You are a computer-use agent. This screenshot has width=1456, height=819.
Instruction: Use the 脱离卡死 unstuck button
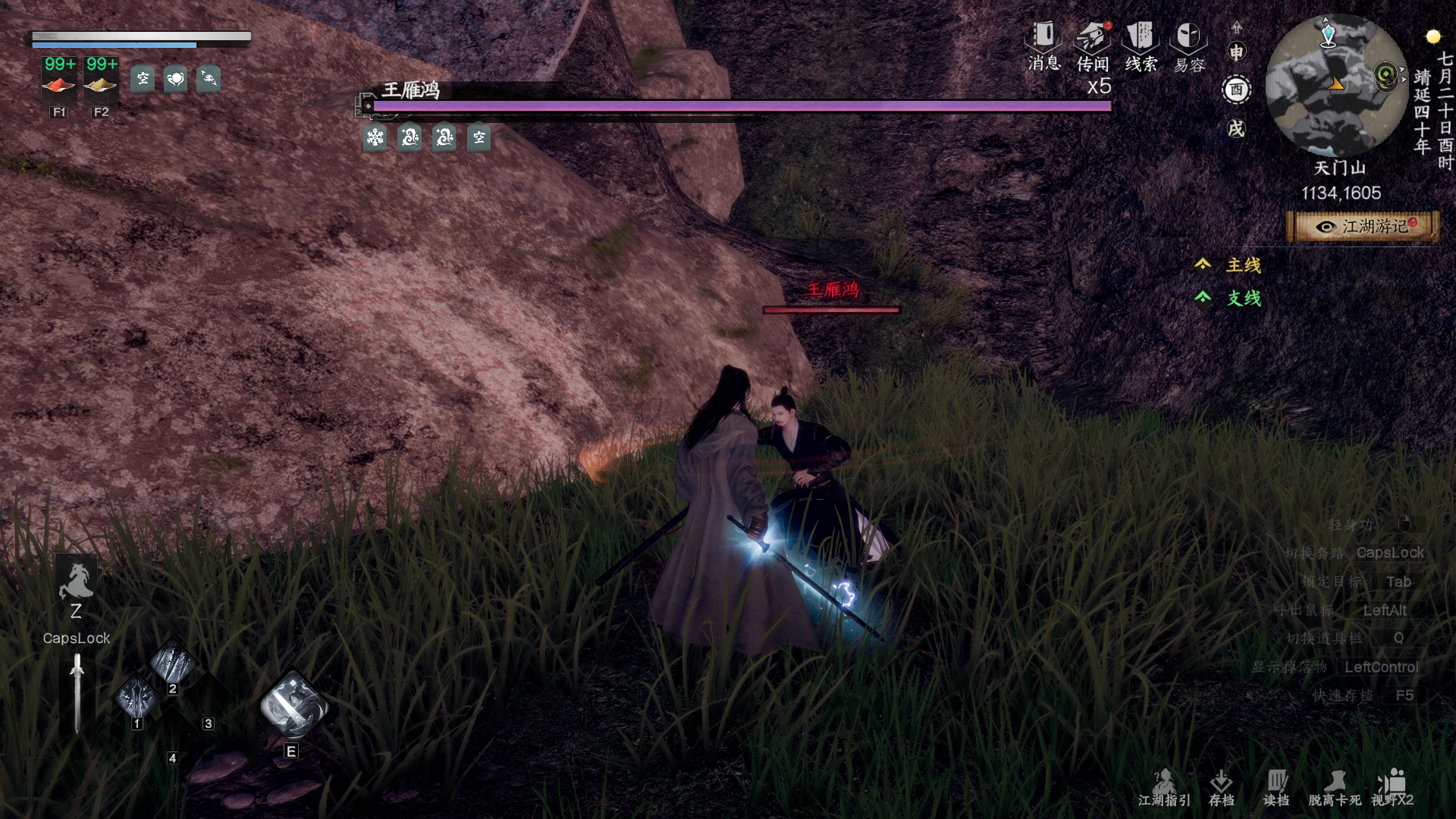[x=1335, y=787]
